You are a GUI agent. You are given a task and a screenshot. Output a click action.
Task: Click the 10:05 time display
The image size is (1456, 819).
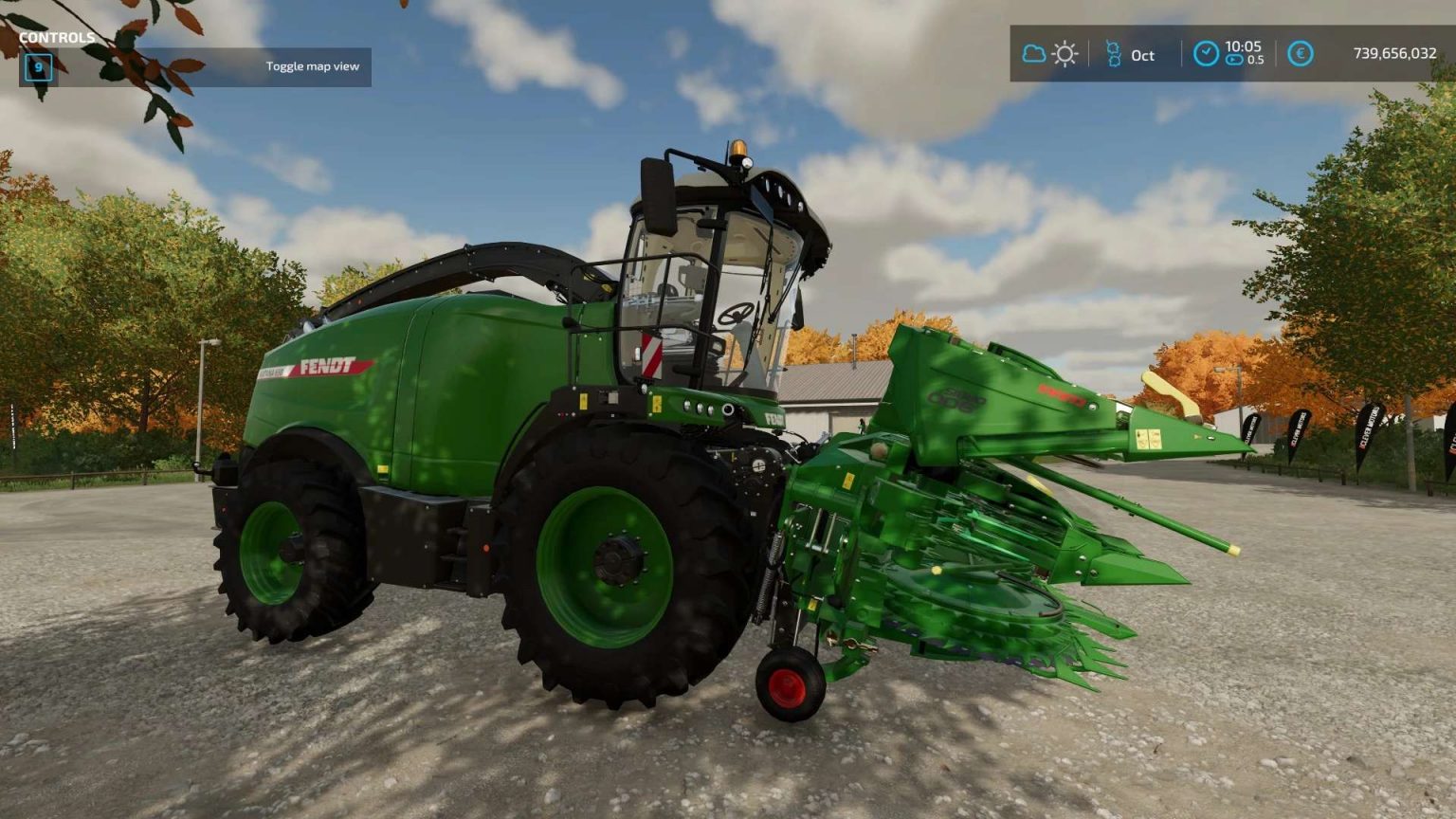pyautogui.click(x=1247, y=47)
